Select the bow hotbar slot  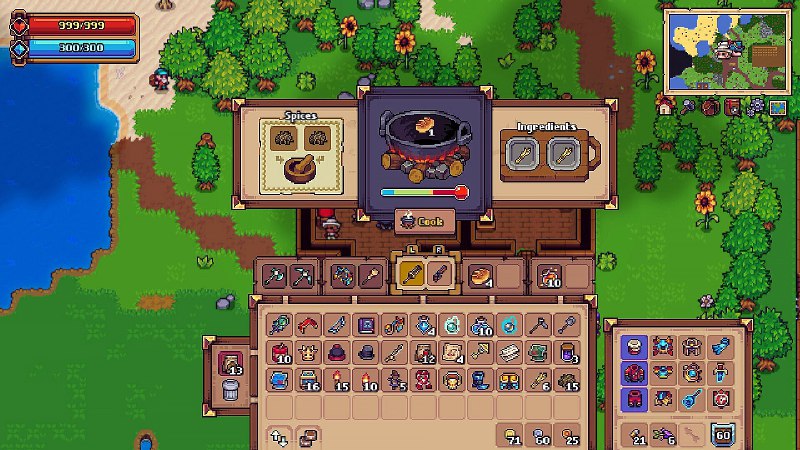tap(340, 274)
